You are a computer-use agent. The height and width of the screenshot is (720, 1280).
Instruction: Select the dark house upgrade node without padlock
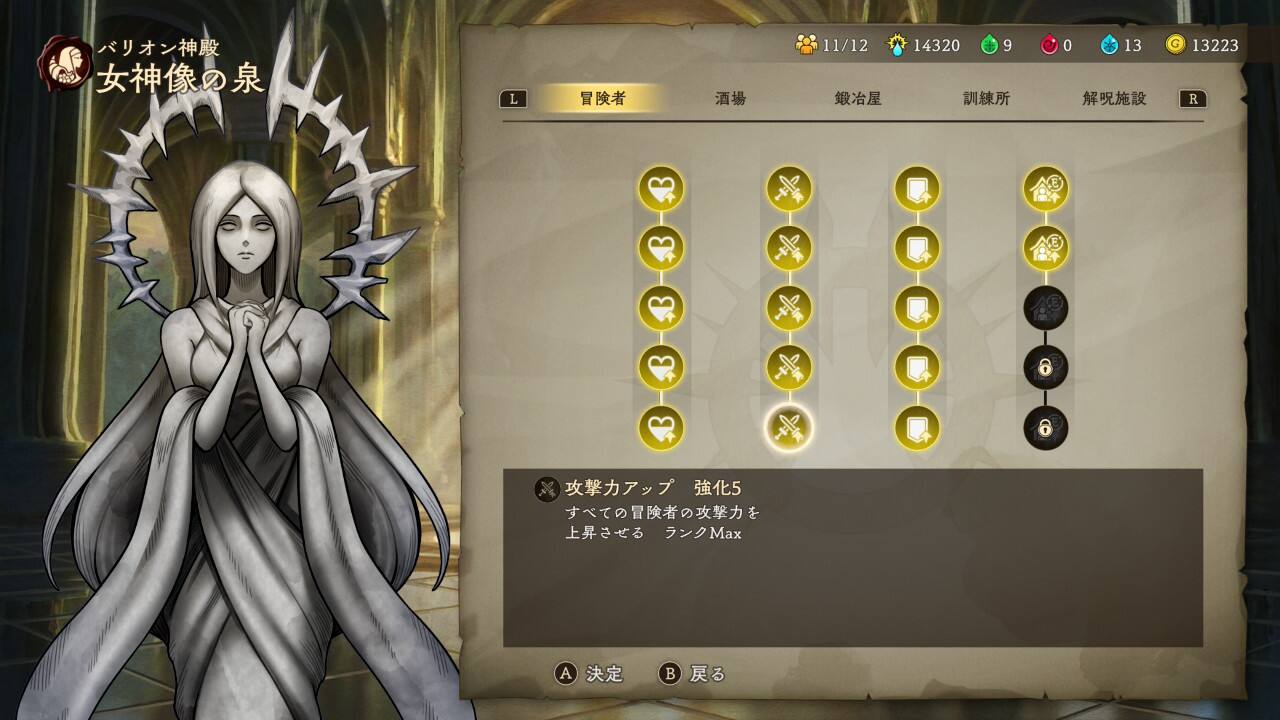tap(1045, 308)
